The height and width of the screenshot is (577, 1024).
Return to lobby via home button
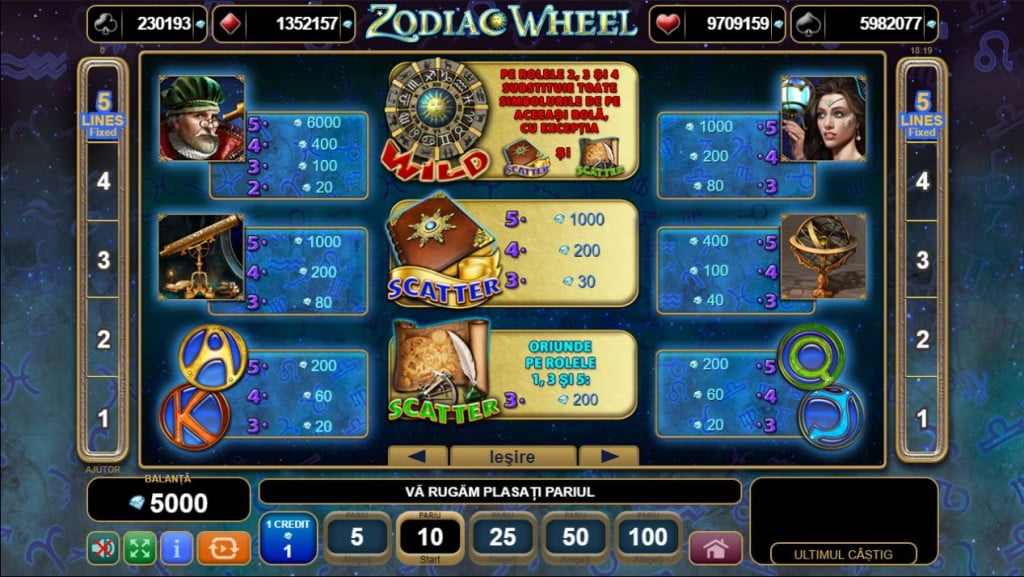pos(716,548)
